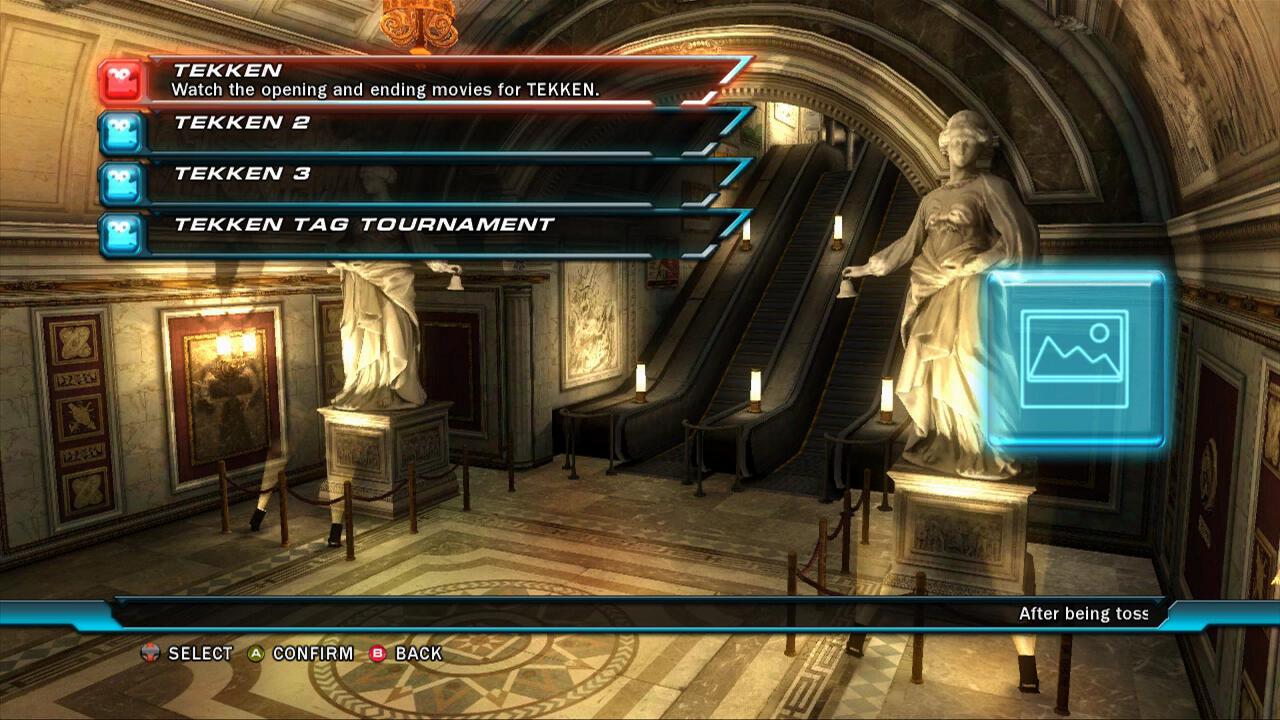Image resolution: width=1280 pixels, height=720 pixels.
Task: Click the "After being toss" ticker text
Action: (1087, 613)
